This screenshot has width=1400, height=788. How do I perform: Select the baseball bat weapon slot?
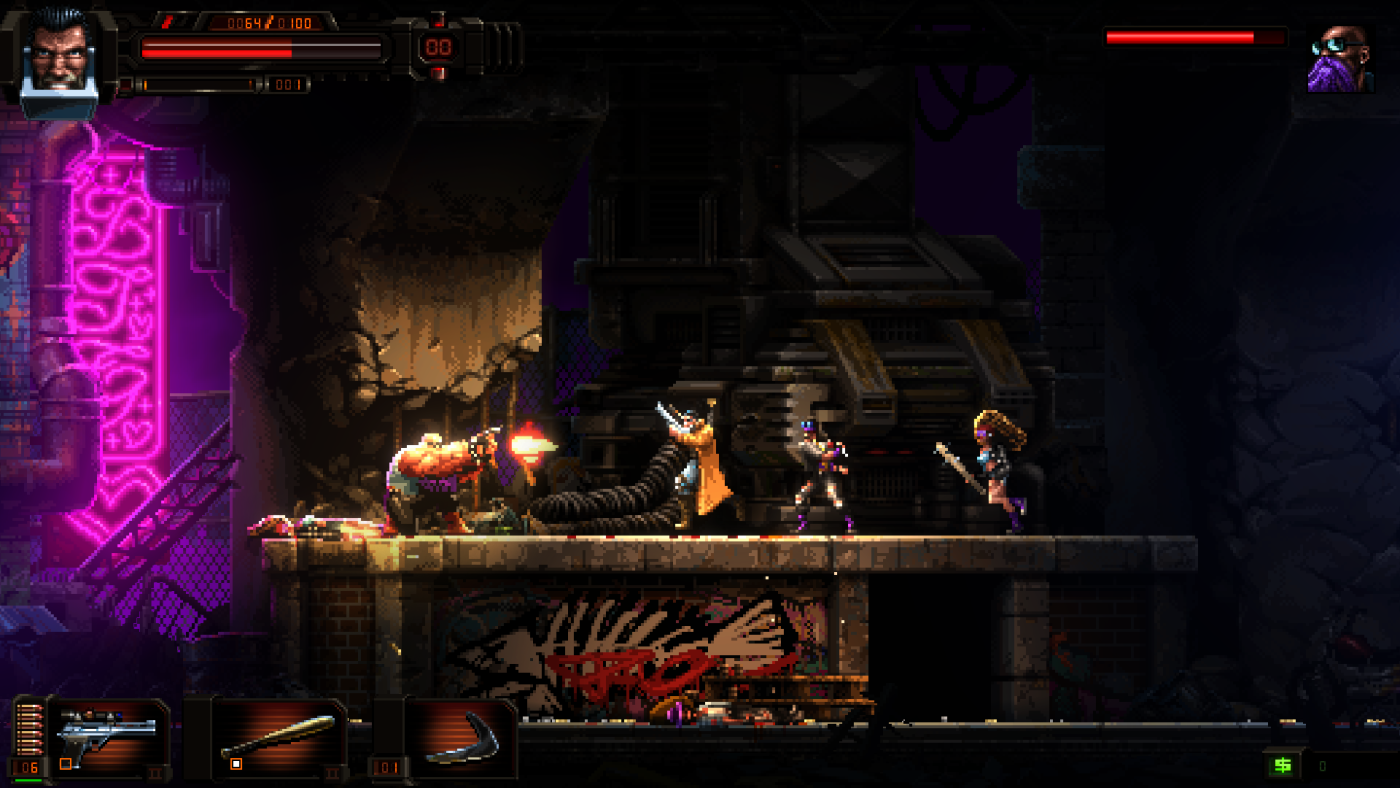pyautogui.click(x=280, y=732)
